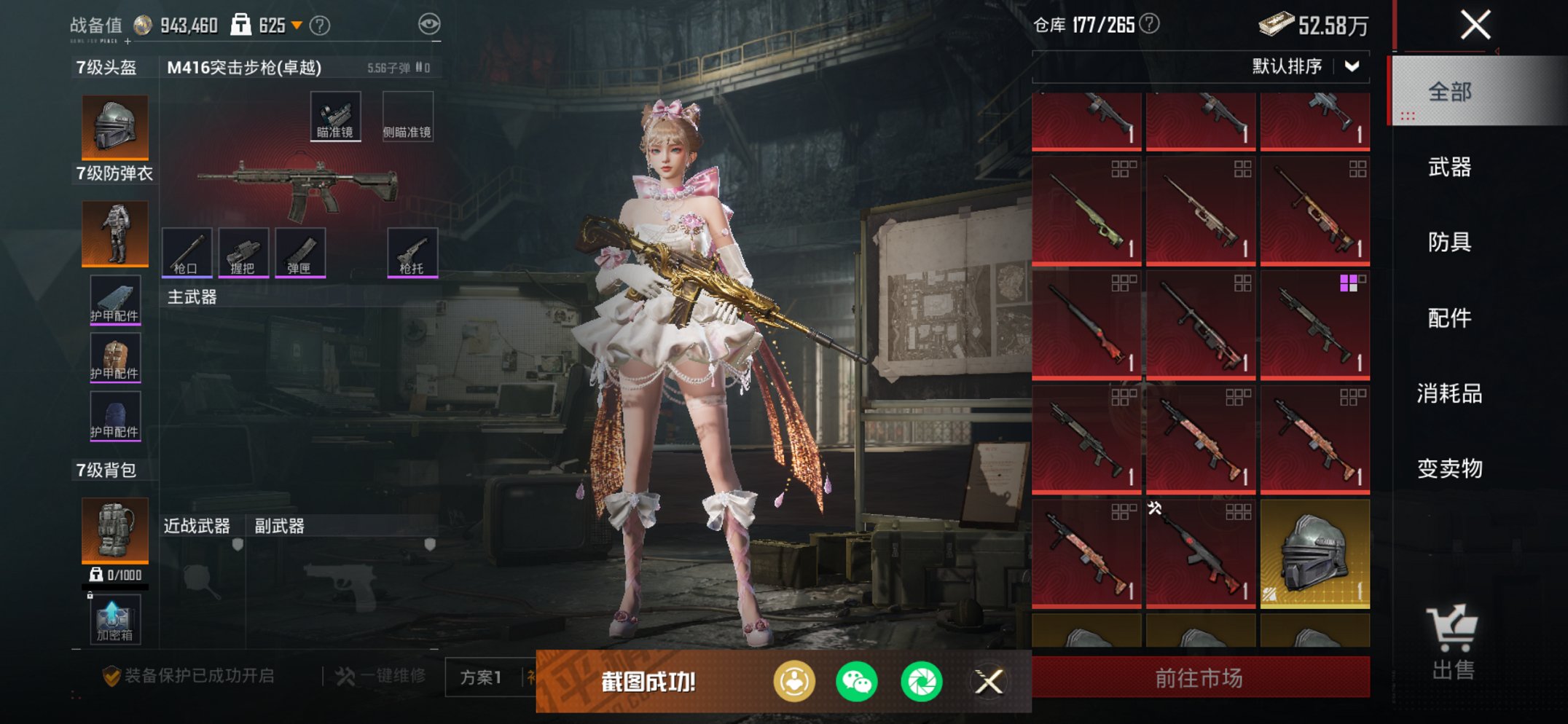
Task: Click the 枪托 stock attachment slot
Action: click(412, 253)
